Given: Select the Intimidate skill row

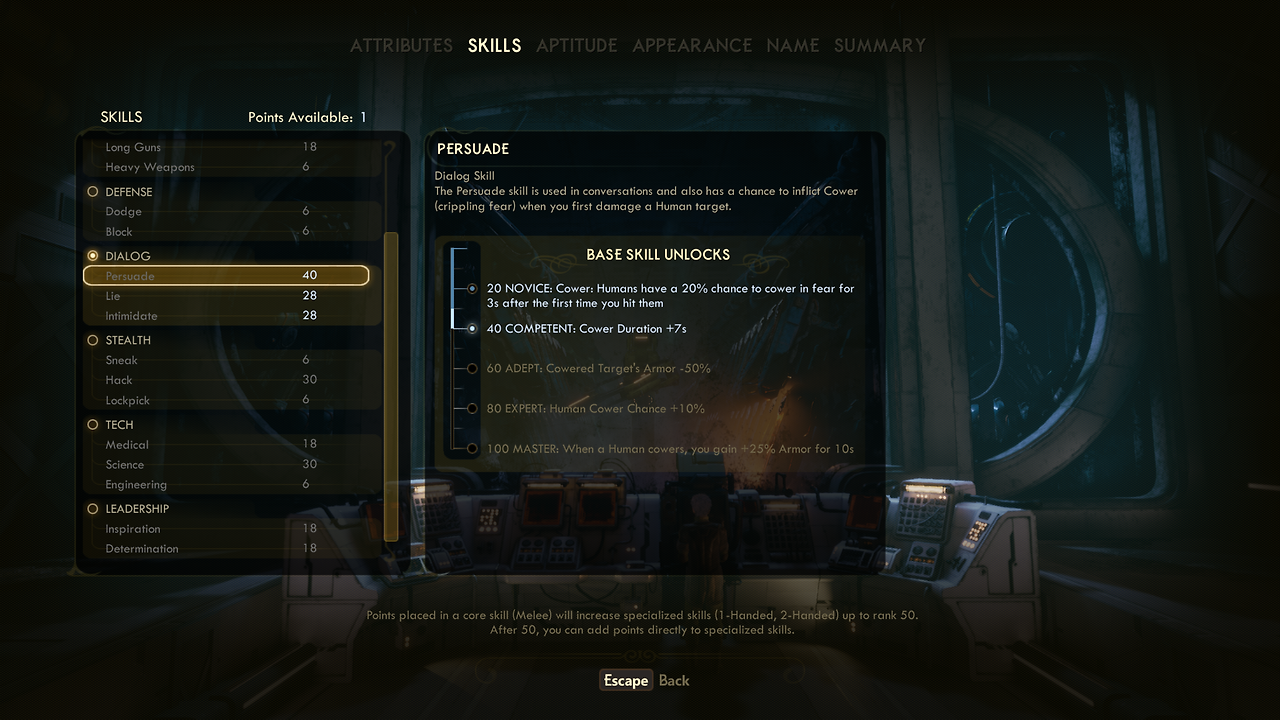Looking at the screenshot, I should 226,316.
